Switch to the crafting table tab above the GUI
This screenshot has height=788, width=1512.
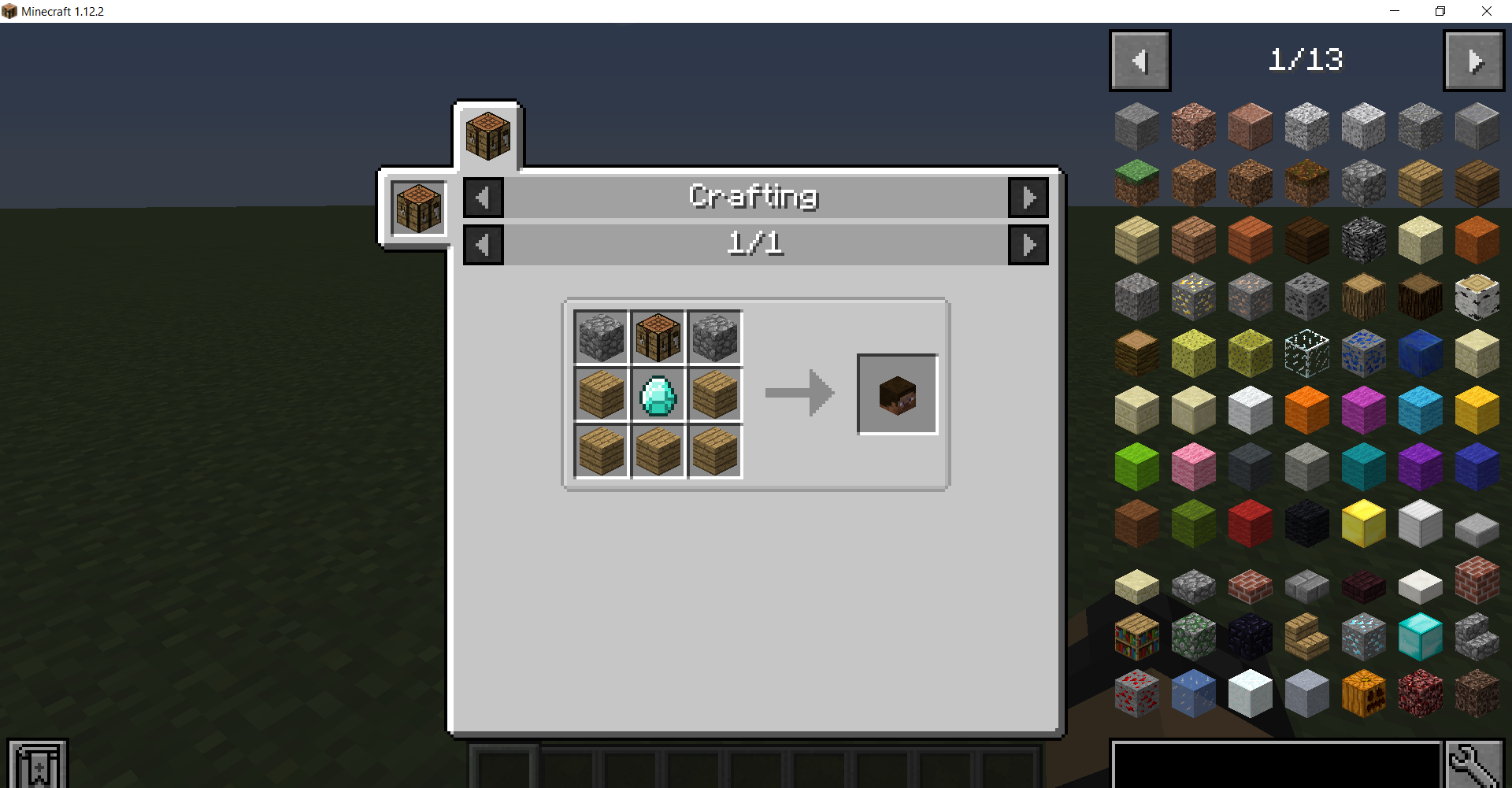[487, 134]
